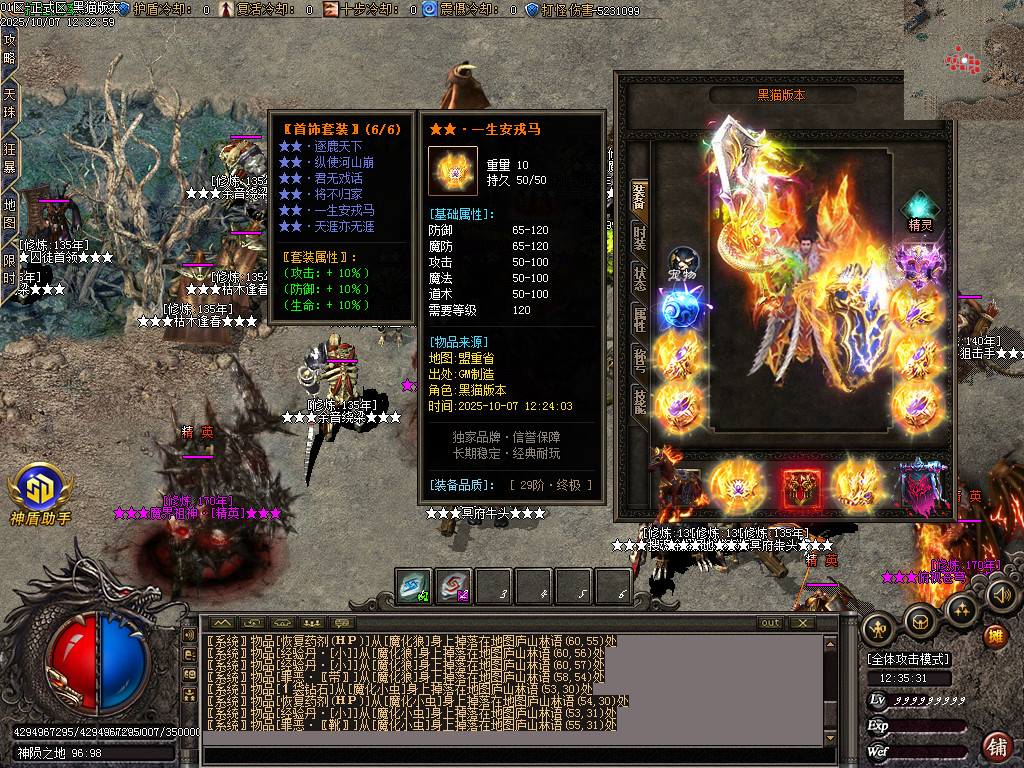
Task: Select the blue orb equipment slot
Action: [680, 307]
